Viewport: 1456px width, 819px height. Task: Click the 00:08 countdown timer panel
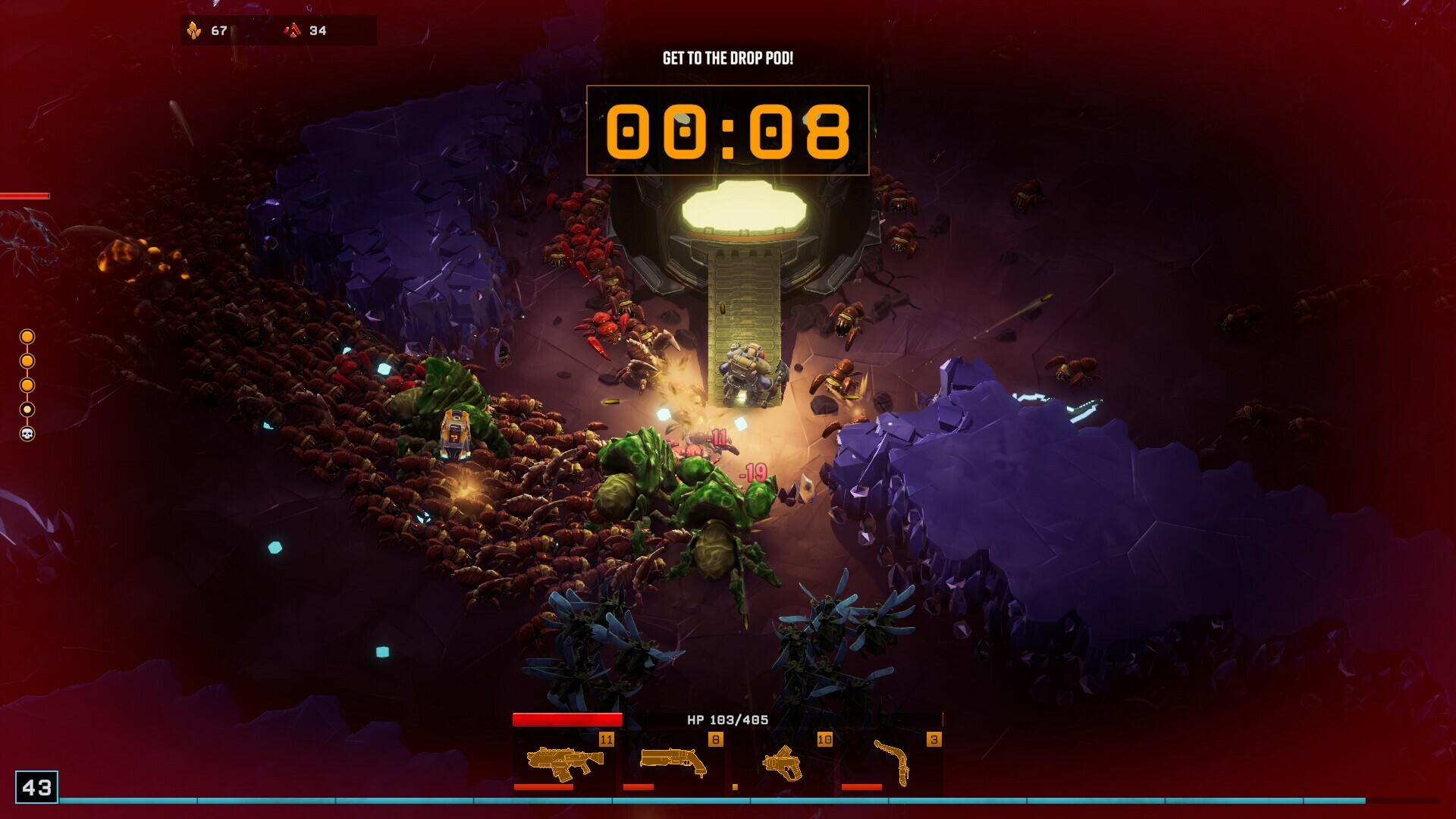728,131
